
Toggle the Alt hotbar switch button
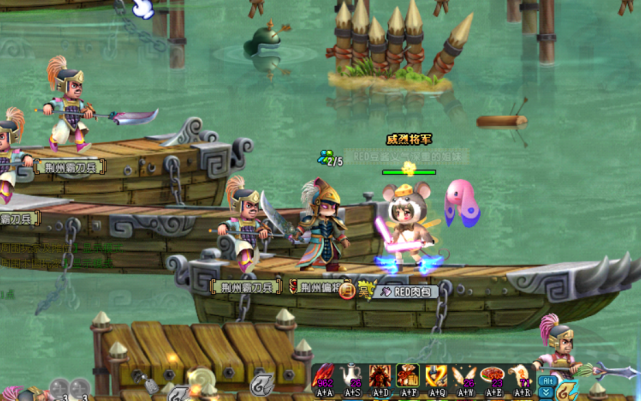tap(548, 381)
